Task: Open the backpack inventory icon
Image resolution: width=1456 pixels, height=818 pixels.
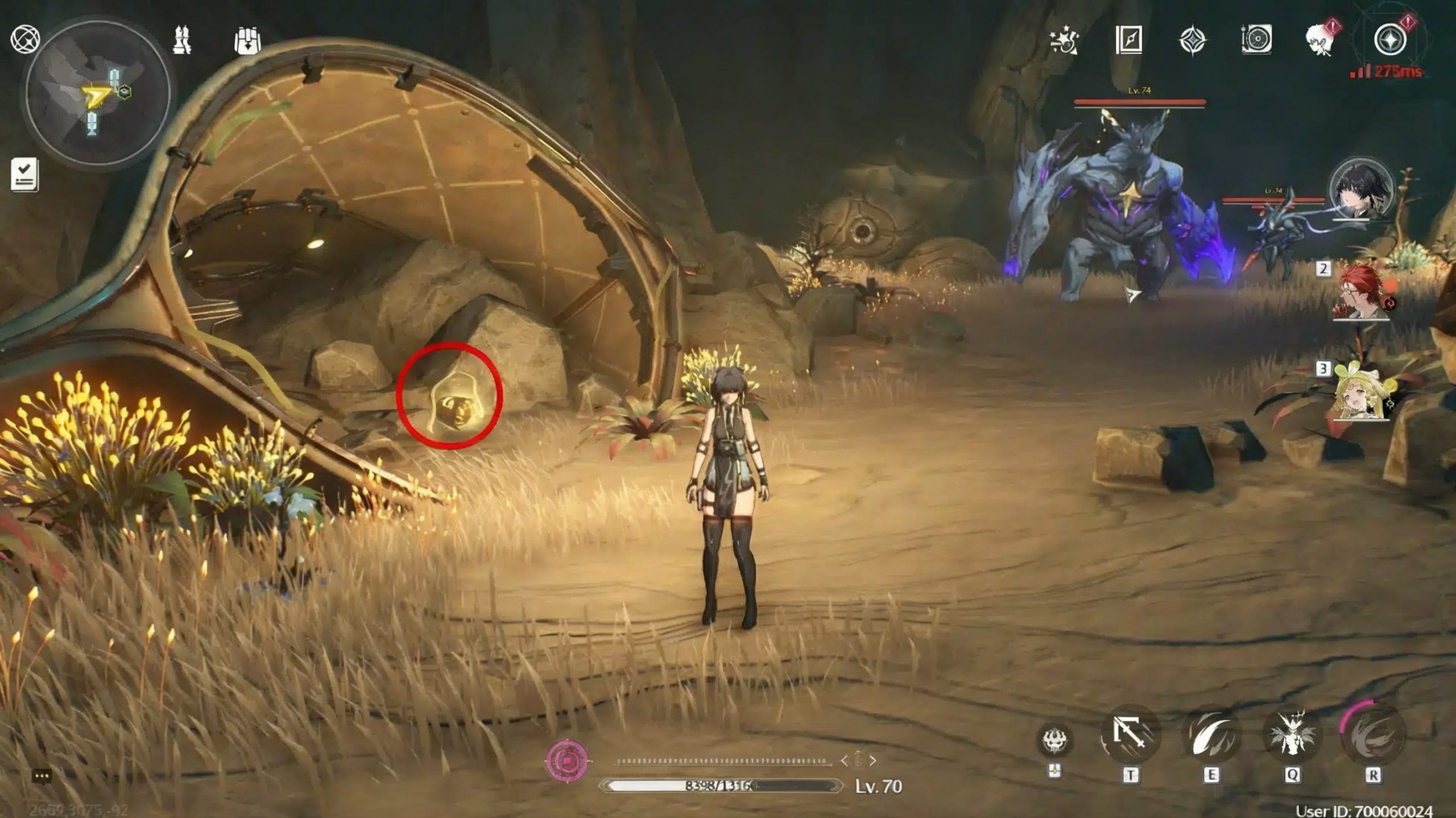Action: [x=247, y=40]
